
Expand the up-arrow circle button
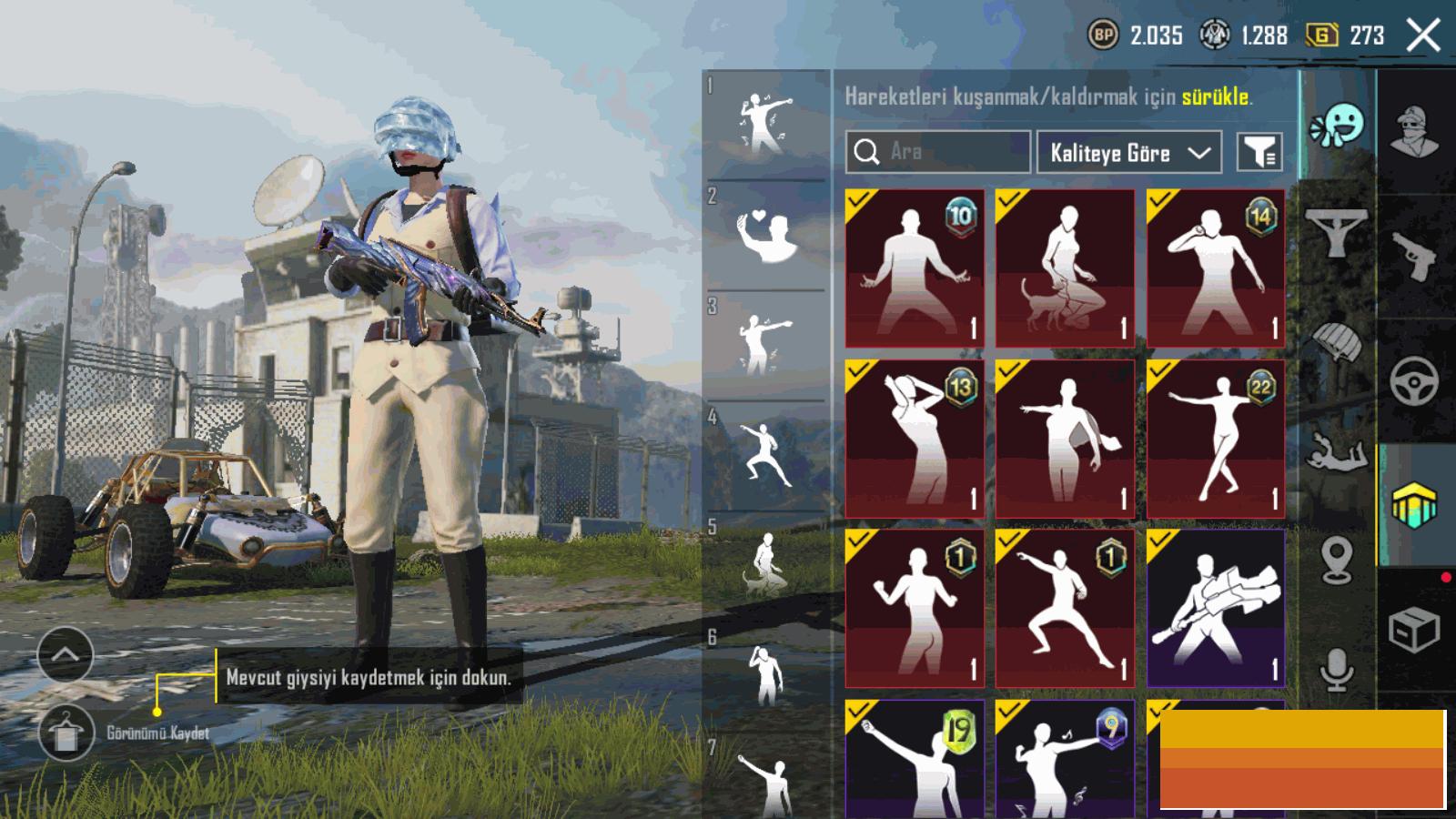66,654
